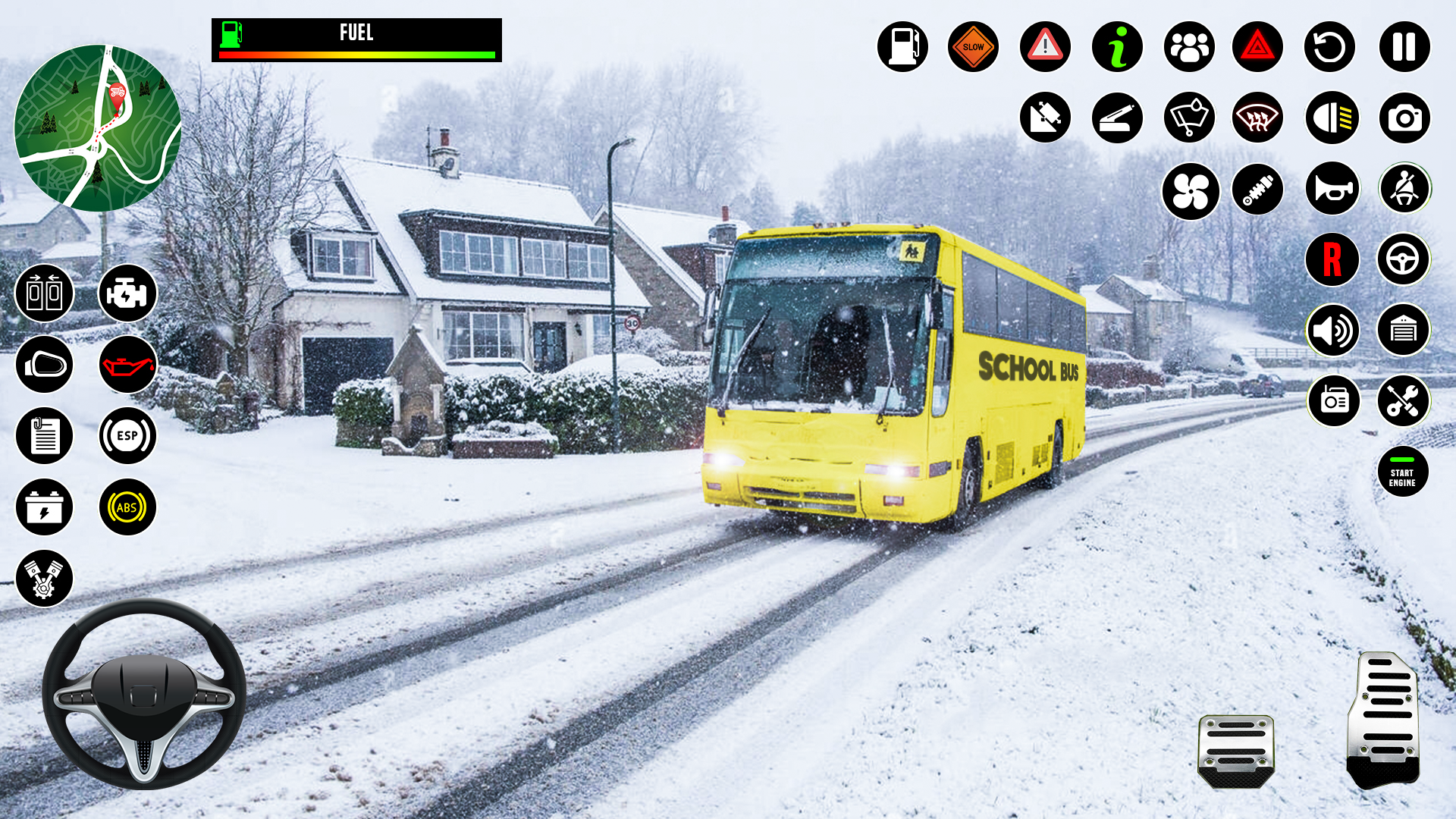
Task: Click the fuel pump refuel icon
Action: 902,47
